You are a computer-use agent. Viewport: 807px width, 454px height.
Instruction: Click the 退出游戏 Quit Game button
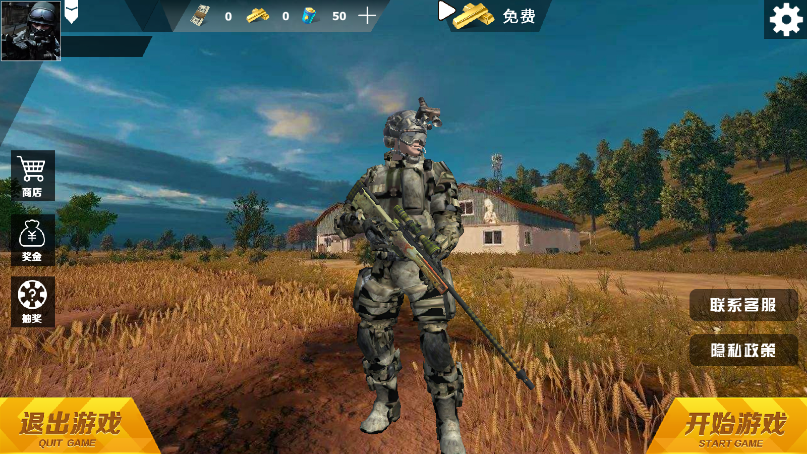tap(70, 426)
